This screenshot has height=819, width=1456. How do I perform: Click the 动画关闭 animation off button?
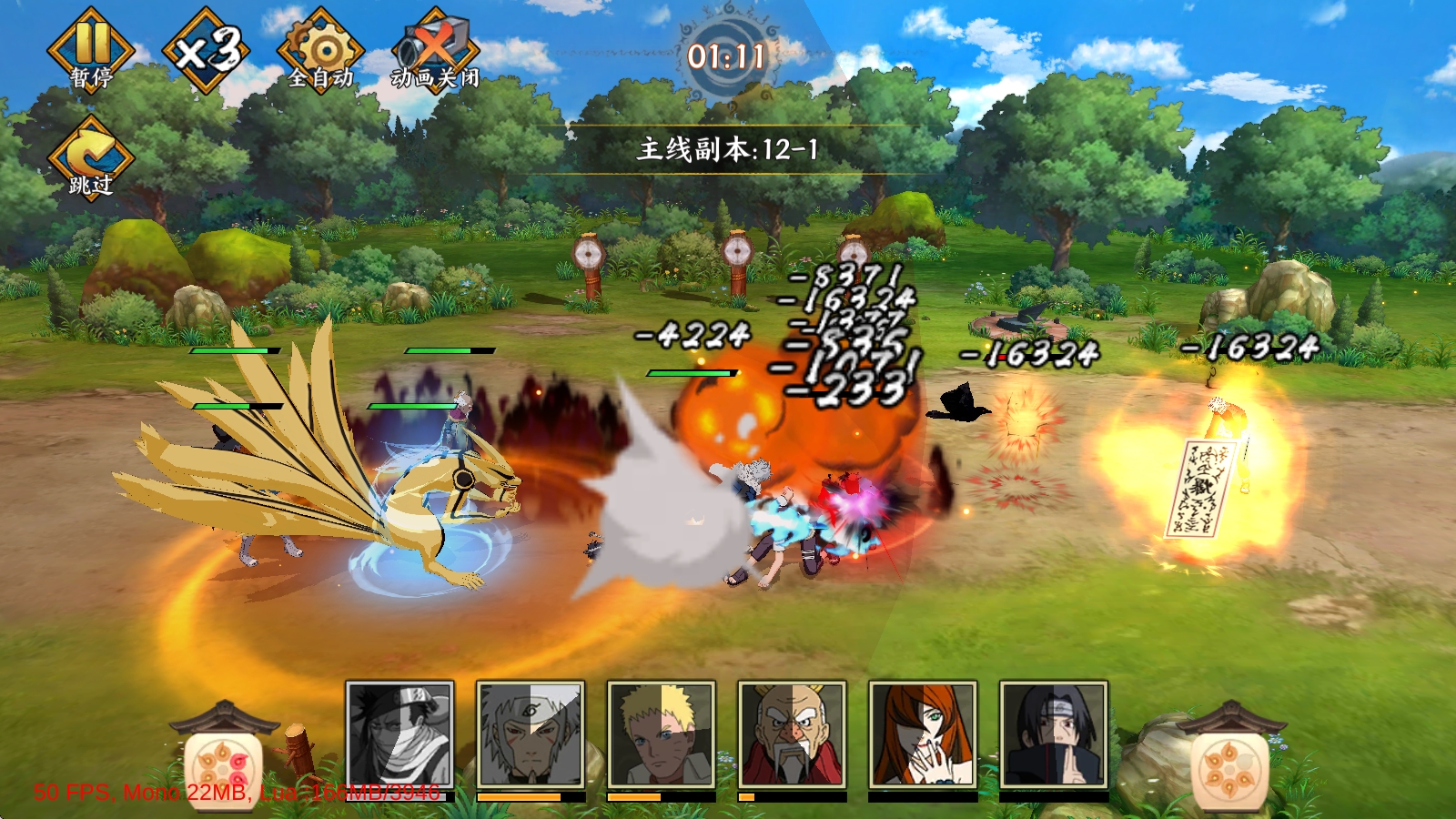click(435, 52)
